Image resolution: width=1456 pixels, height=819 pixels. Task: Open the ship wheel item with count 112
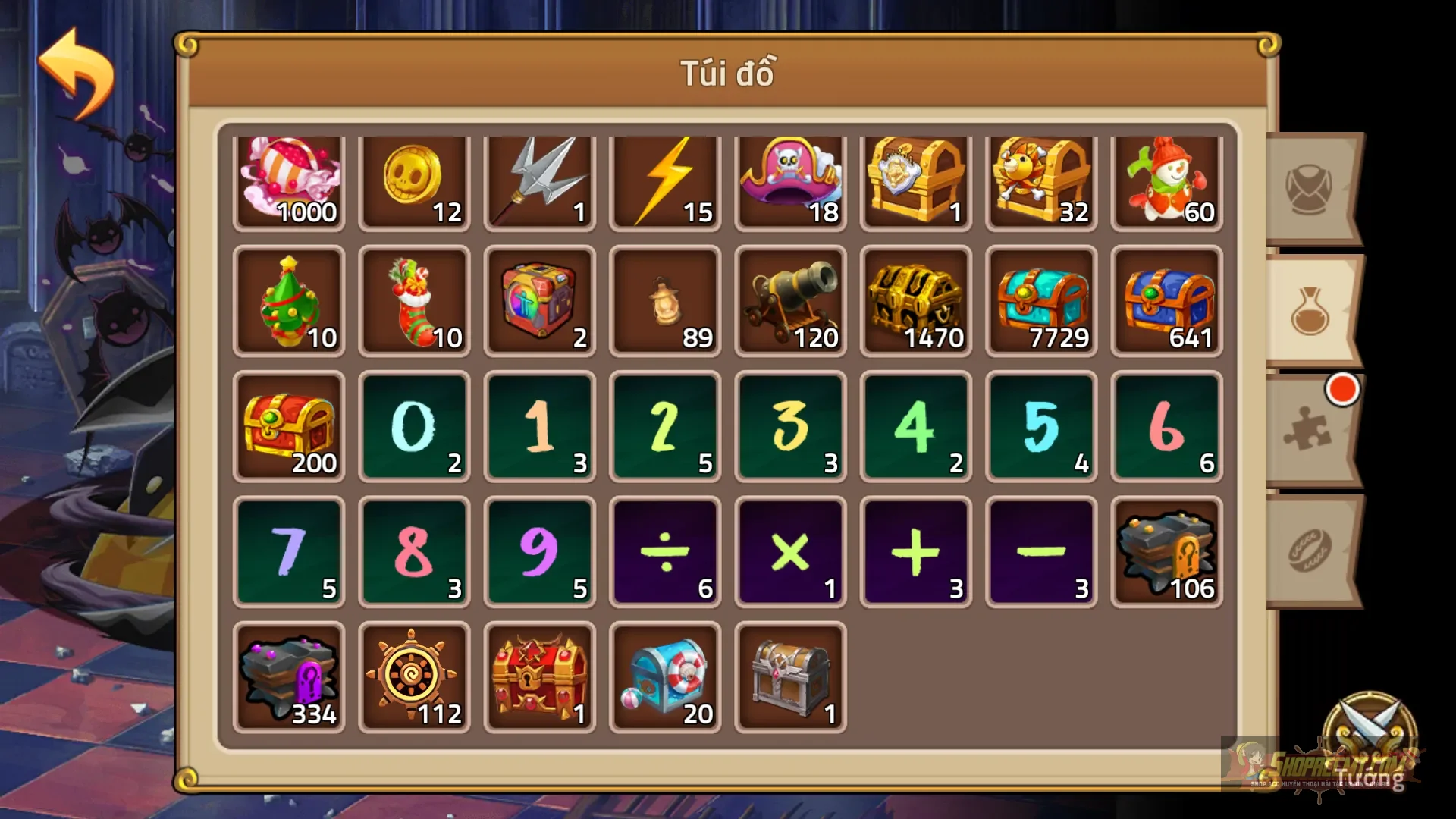point(414,675)
